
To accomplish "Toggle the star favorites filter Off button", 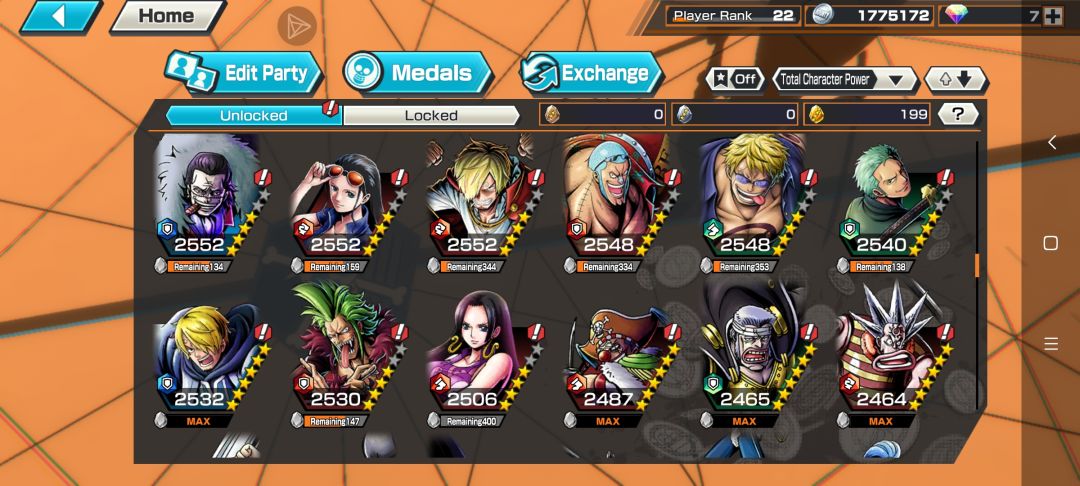I will [x=735, y=79].
